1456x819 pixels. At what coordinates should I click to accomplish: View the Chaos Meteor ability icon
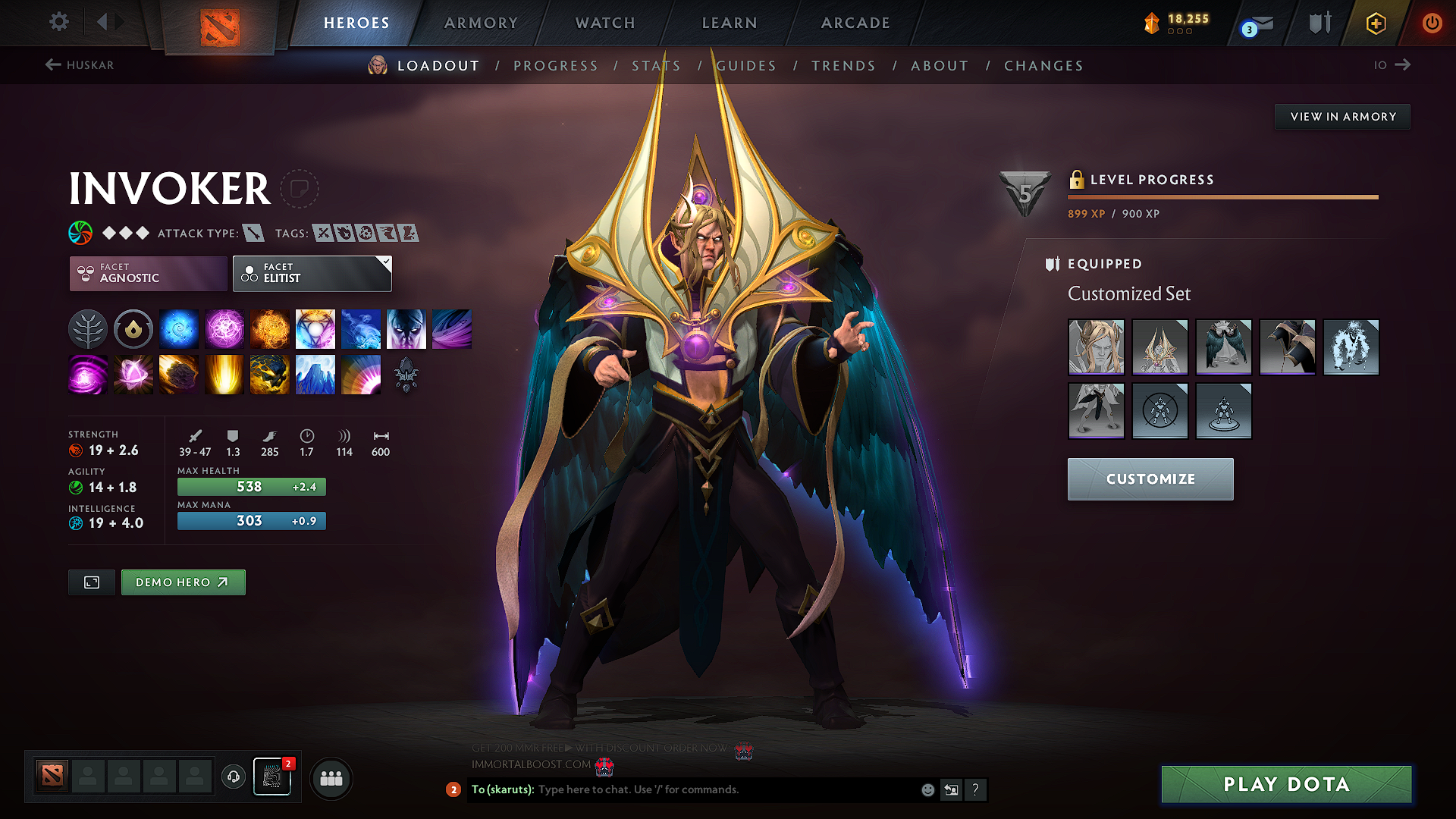click(x=179, y=375)
